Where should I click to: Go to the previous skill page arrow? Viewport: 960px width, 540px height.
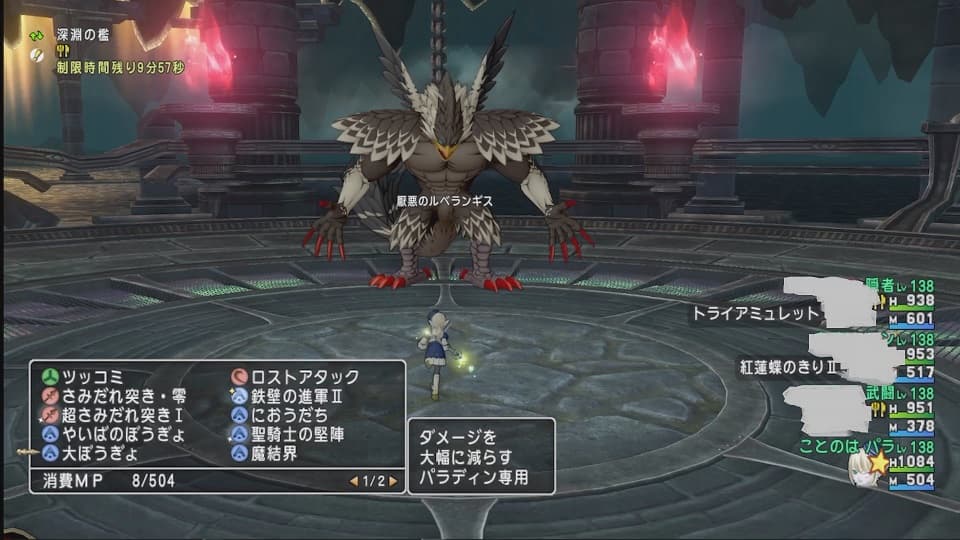(x=354, y=481)
